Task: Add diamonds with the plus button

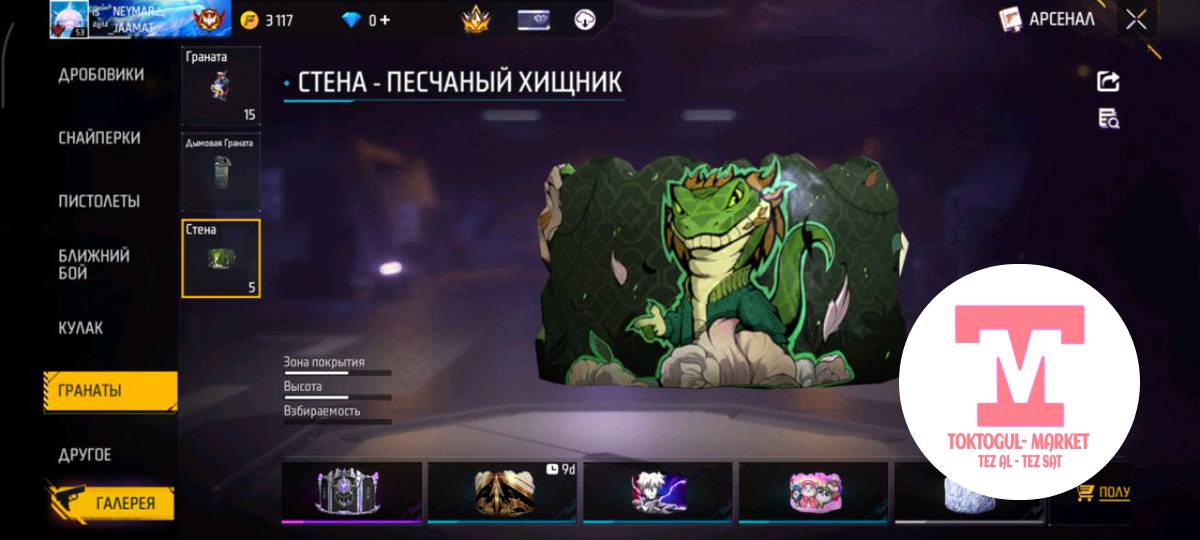Action: point(384,20)
